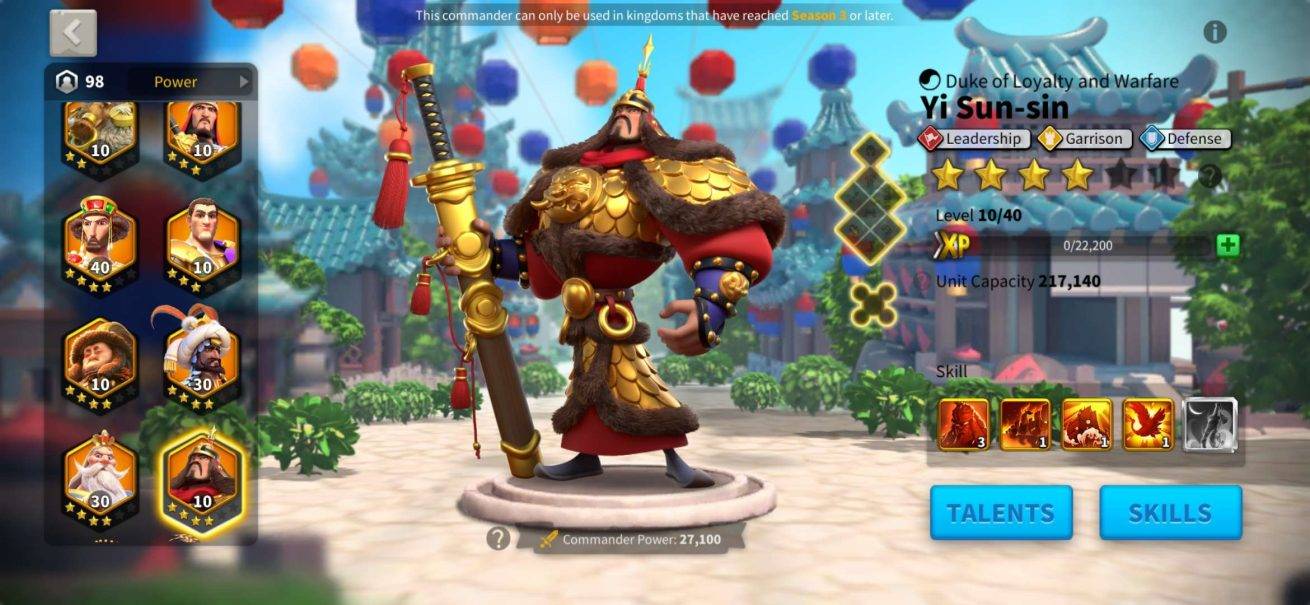Open the SKILLS screen

(1170, 513)
